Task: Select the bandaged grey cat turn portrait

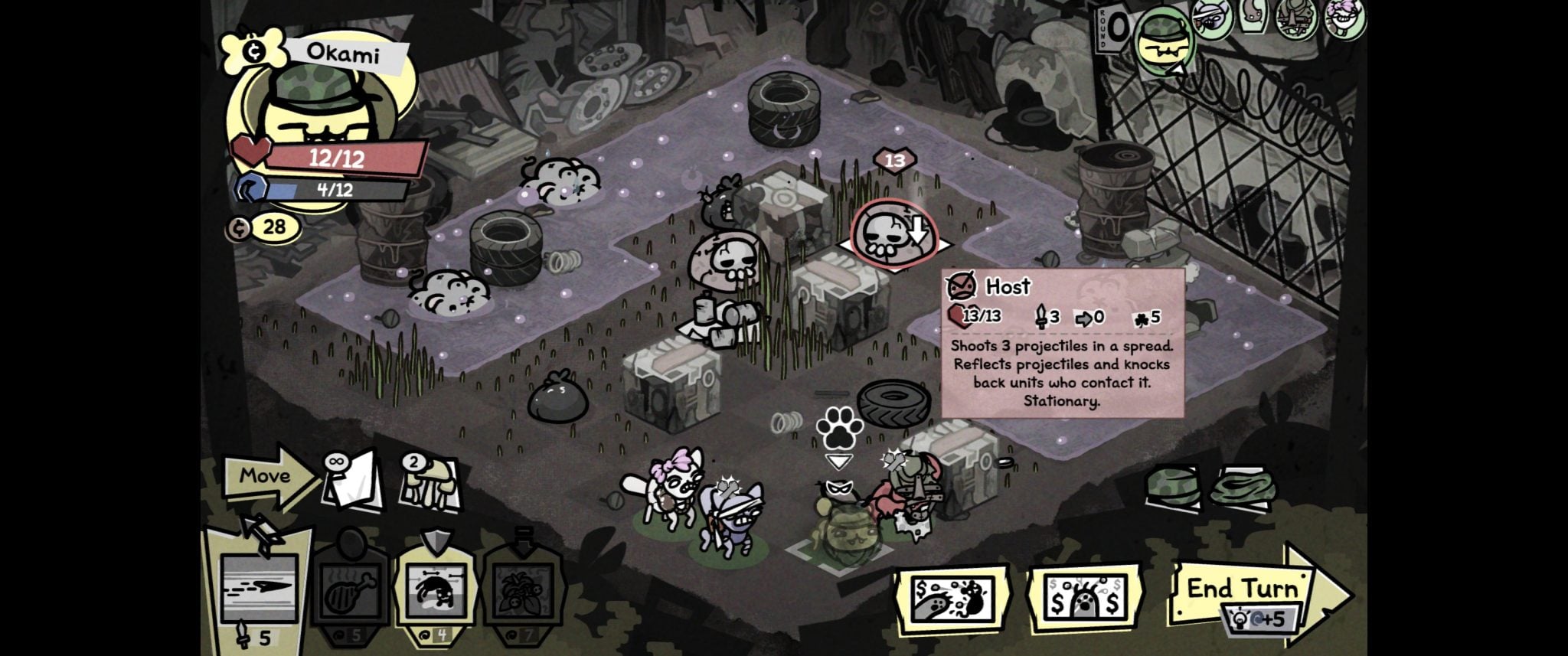Action: coord(1211,18)
